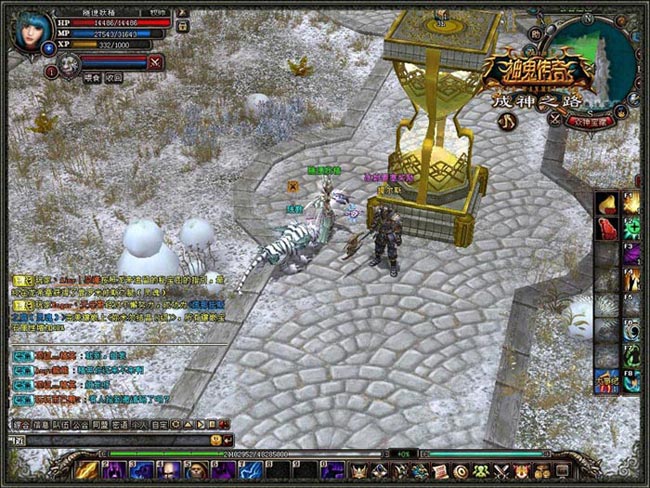Open the emoticon picker in the chat bar
Viewport: 650px width, 488px height.
coord(216,440)
